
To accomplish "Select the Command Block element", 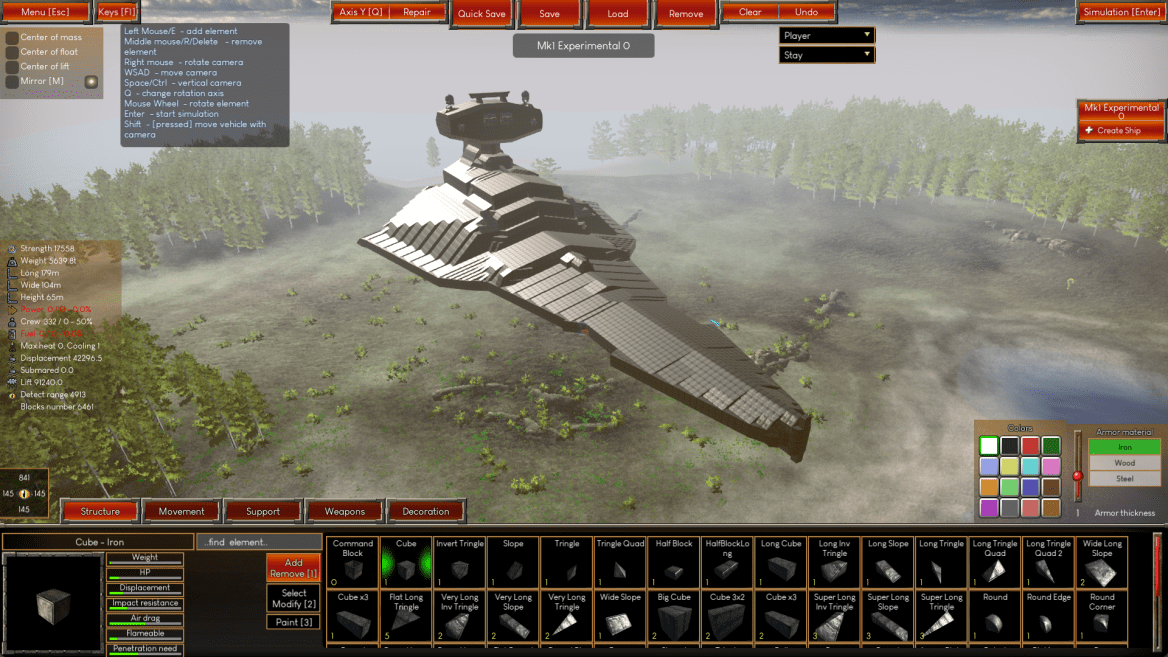I will tap(352, 563).
